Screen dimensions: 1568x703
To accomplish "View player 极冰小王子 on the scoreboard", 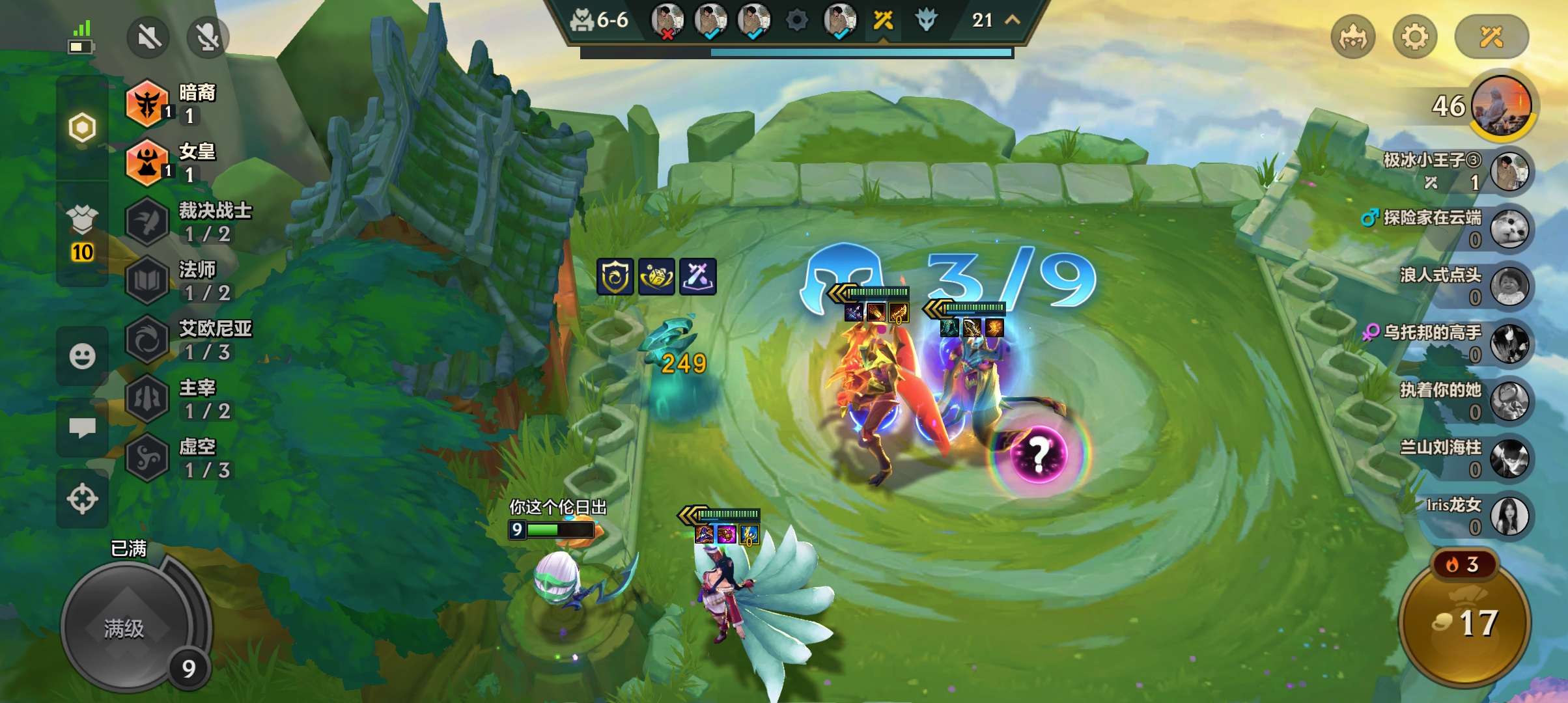I will [x=1509, y=171].
